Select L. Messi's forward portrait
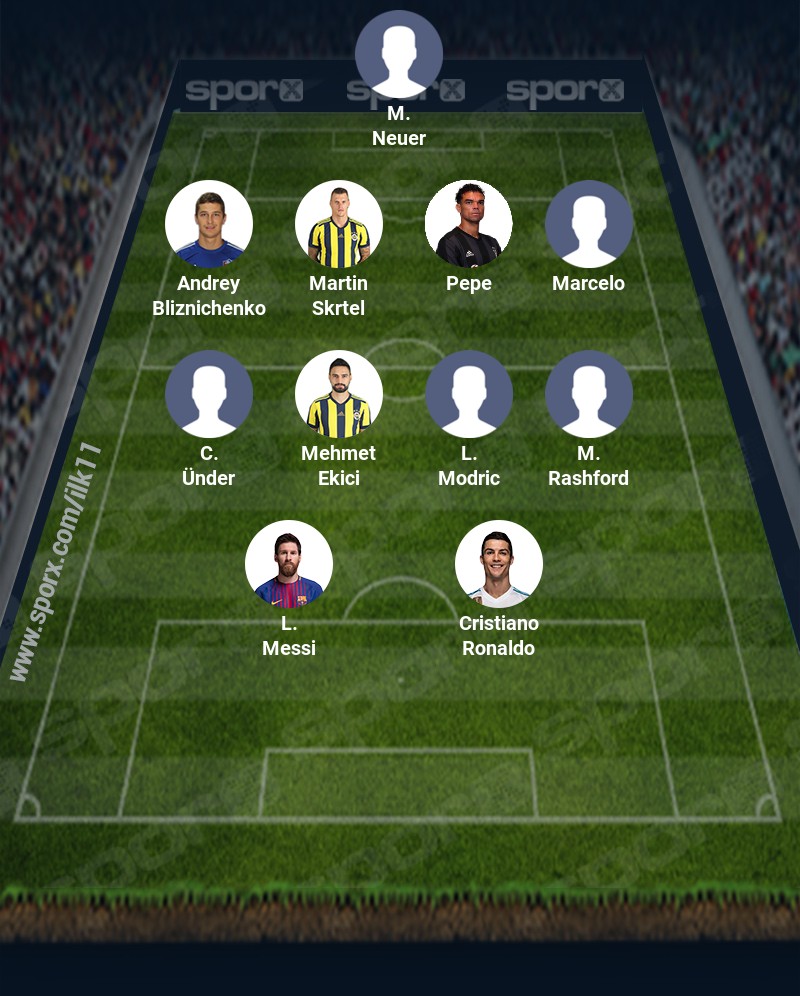 pyautogui.click(x=289, y=564)
